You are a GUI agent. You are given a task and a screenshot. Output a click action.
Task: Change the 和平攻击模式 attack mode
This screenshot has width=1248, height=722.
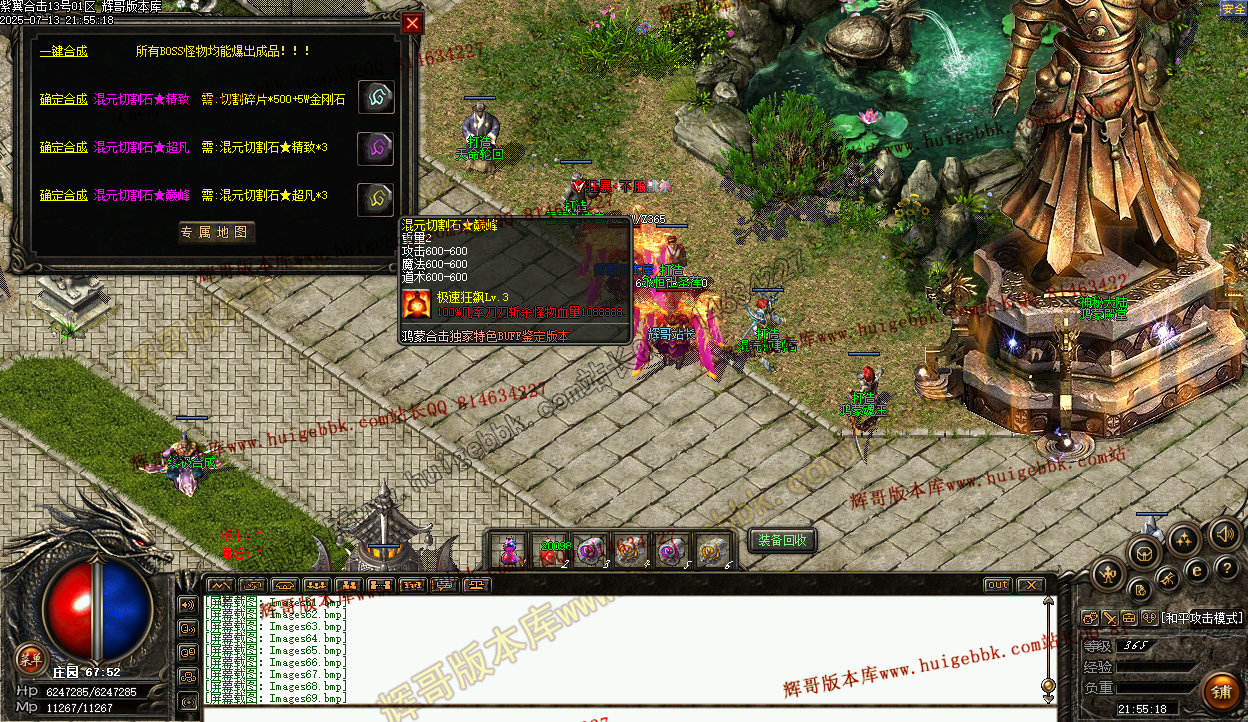(1202, 619)
